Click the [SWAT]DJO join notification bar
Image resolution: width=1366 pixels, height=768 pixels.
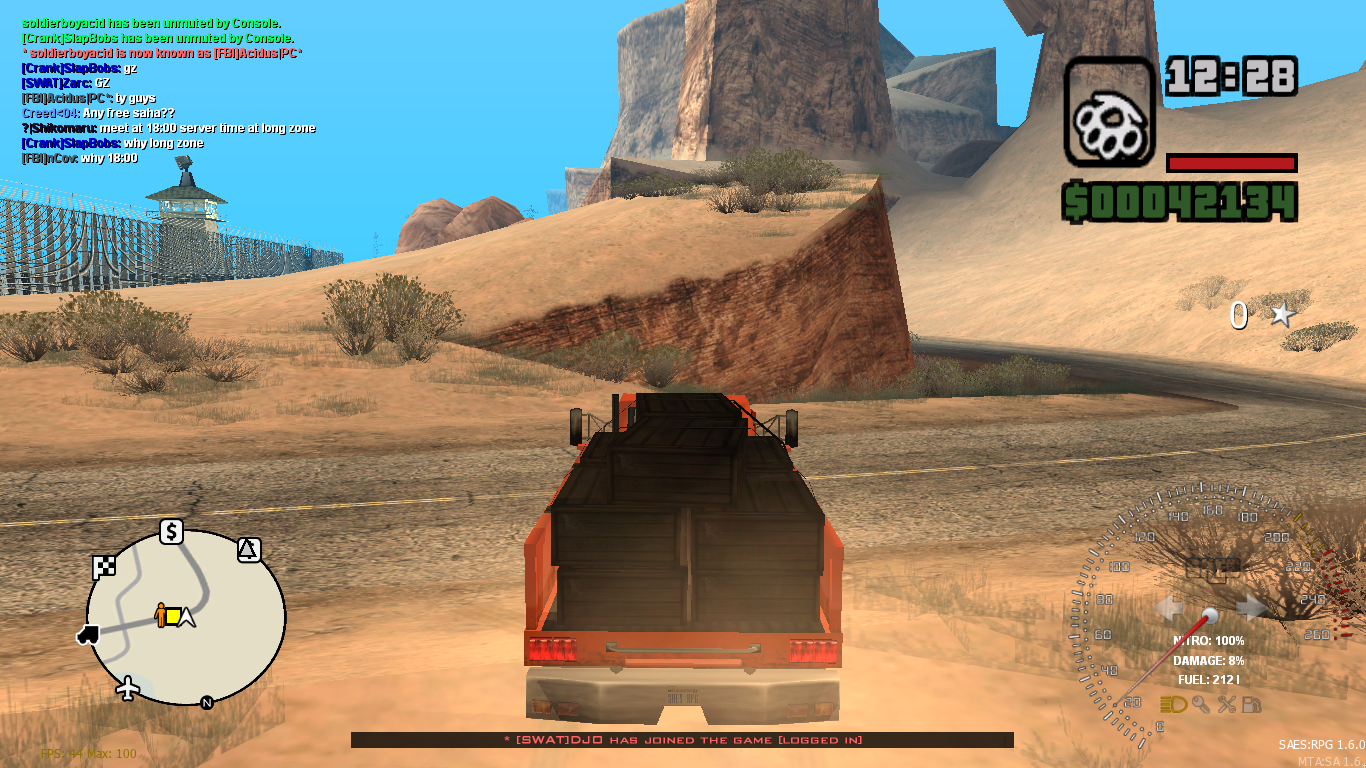683,740
